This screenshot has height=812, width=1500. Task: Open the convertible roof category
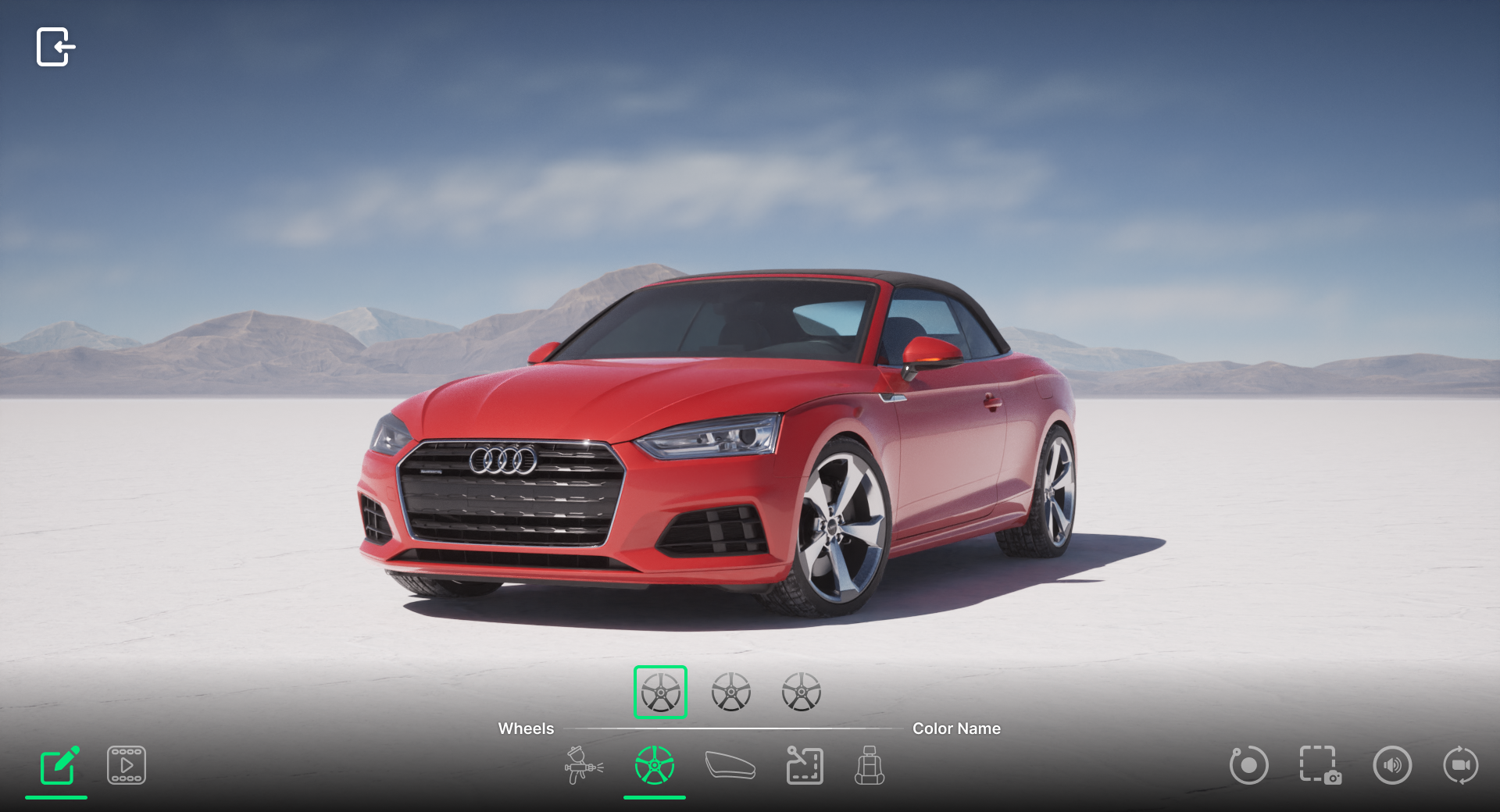coord(730,765)
